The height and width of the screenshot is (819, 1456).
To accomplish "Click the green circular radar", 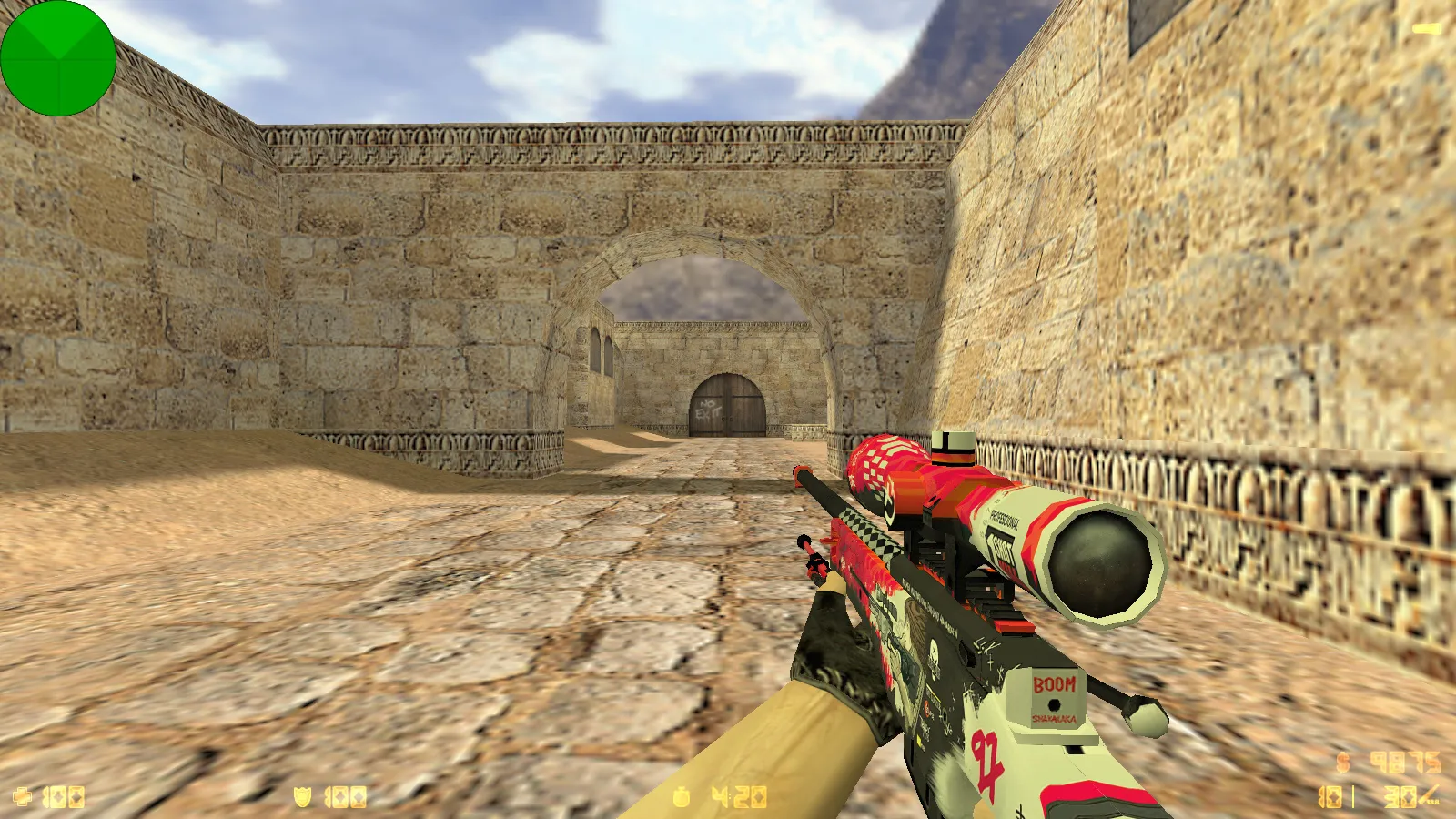I will (58, 58).
